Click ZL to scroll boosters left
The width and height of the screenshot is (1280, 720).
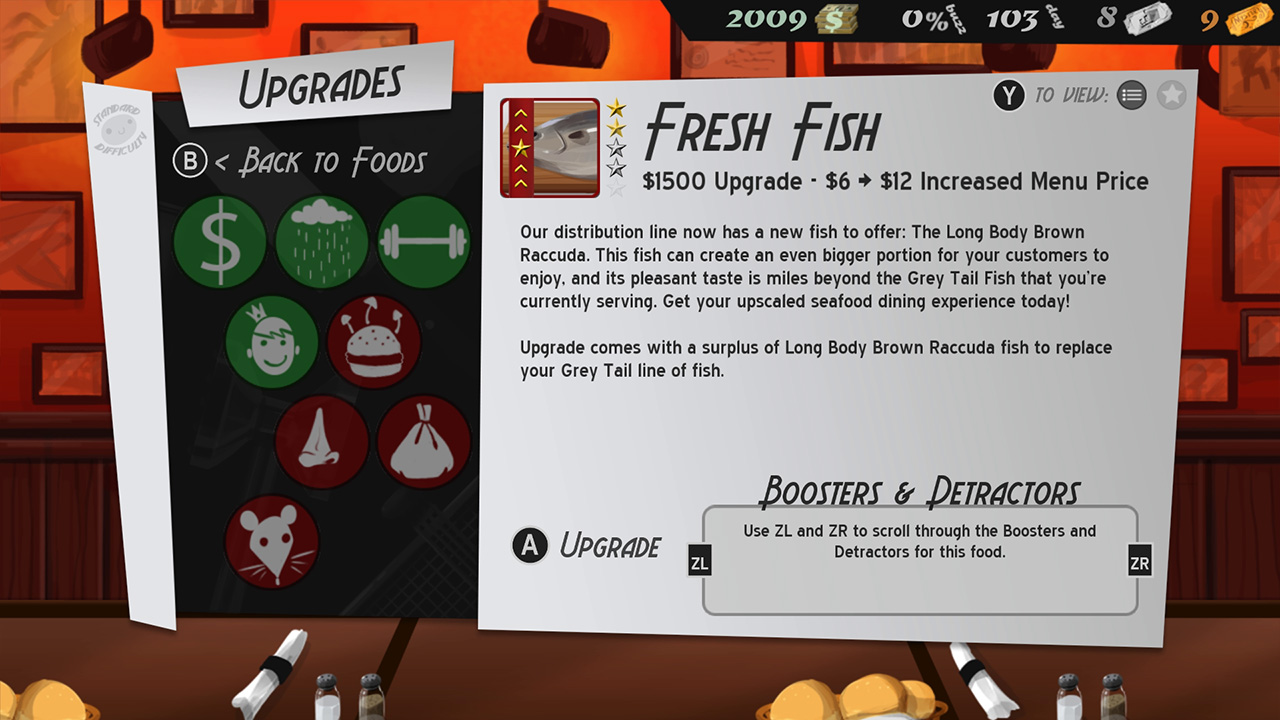[x=700, y=561]
